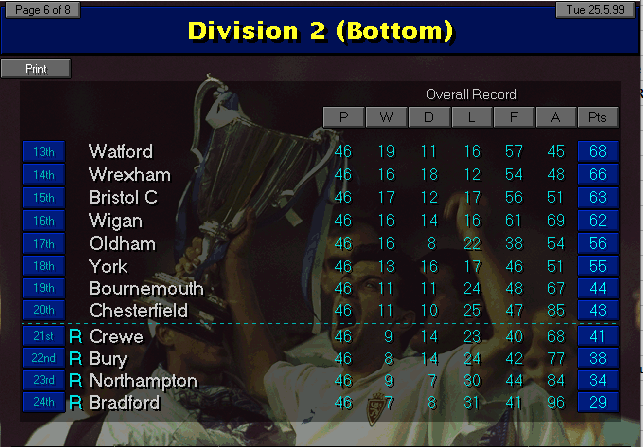643x447 pixels.
Task: Click the 13th position box
Action: pos(43,152)
